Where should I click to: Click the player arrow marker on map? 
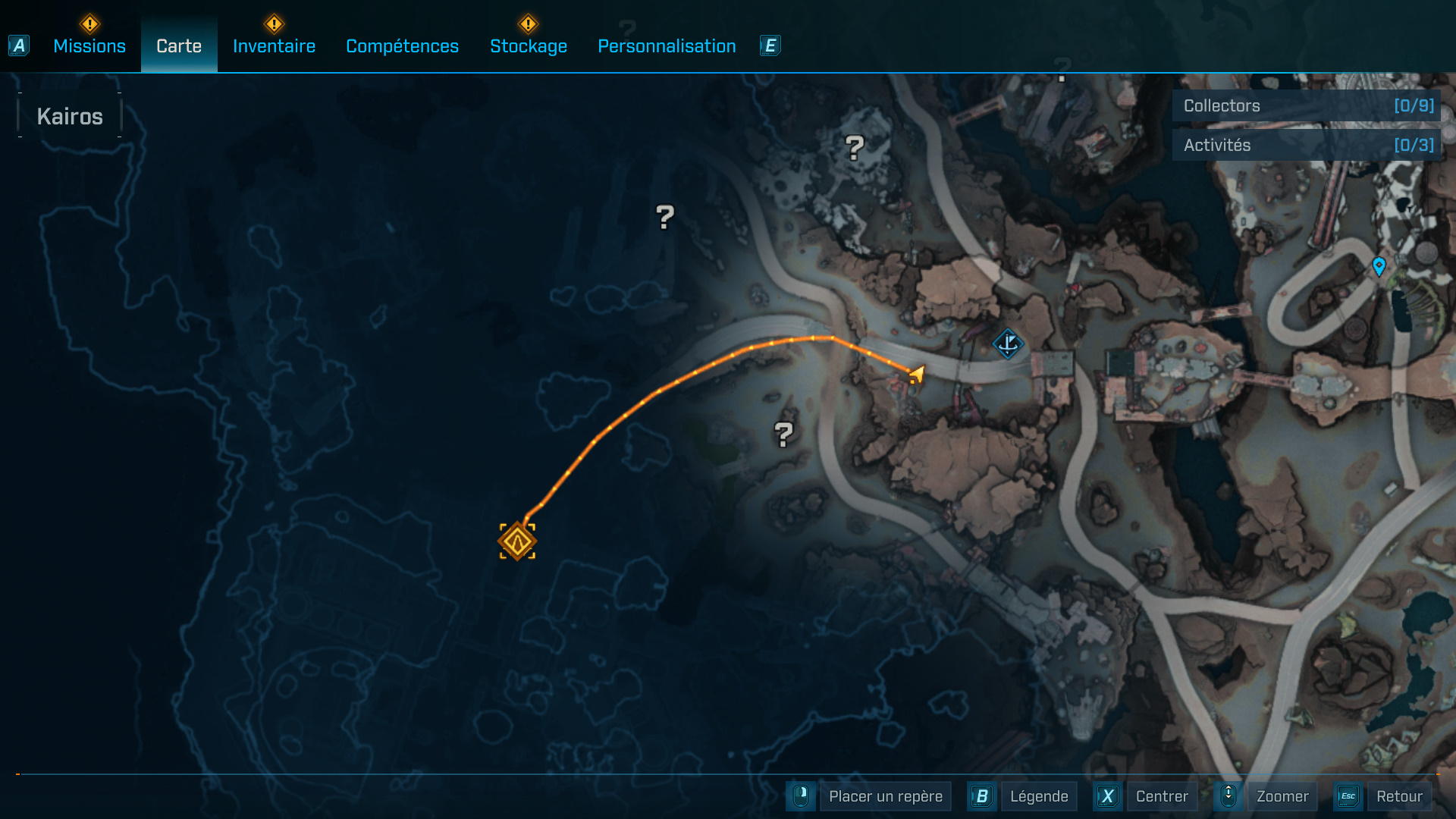(917, 374)
